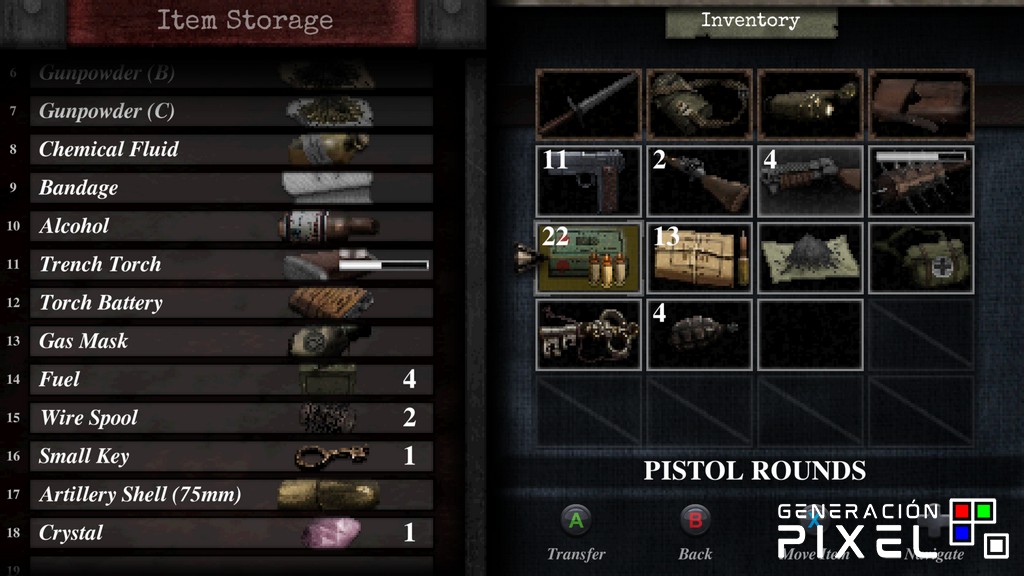Pick the Alcohol bottle row
Viewport: 1024px width, 576px height.
pyautogui.click(x=230, y=226)
